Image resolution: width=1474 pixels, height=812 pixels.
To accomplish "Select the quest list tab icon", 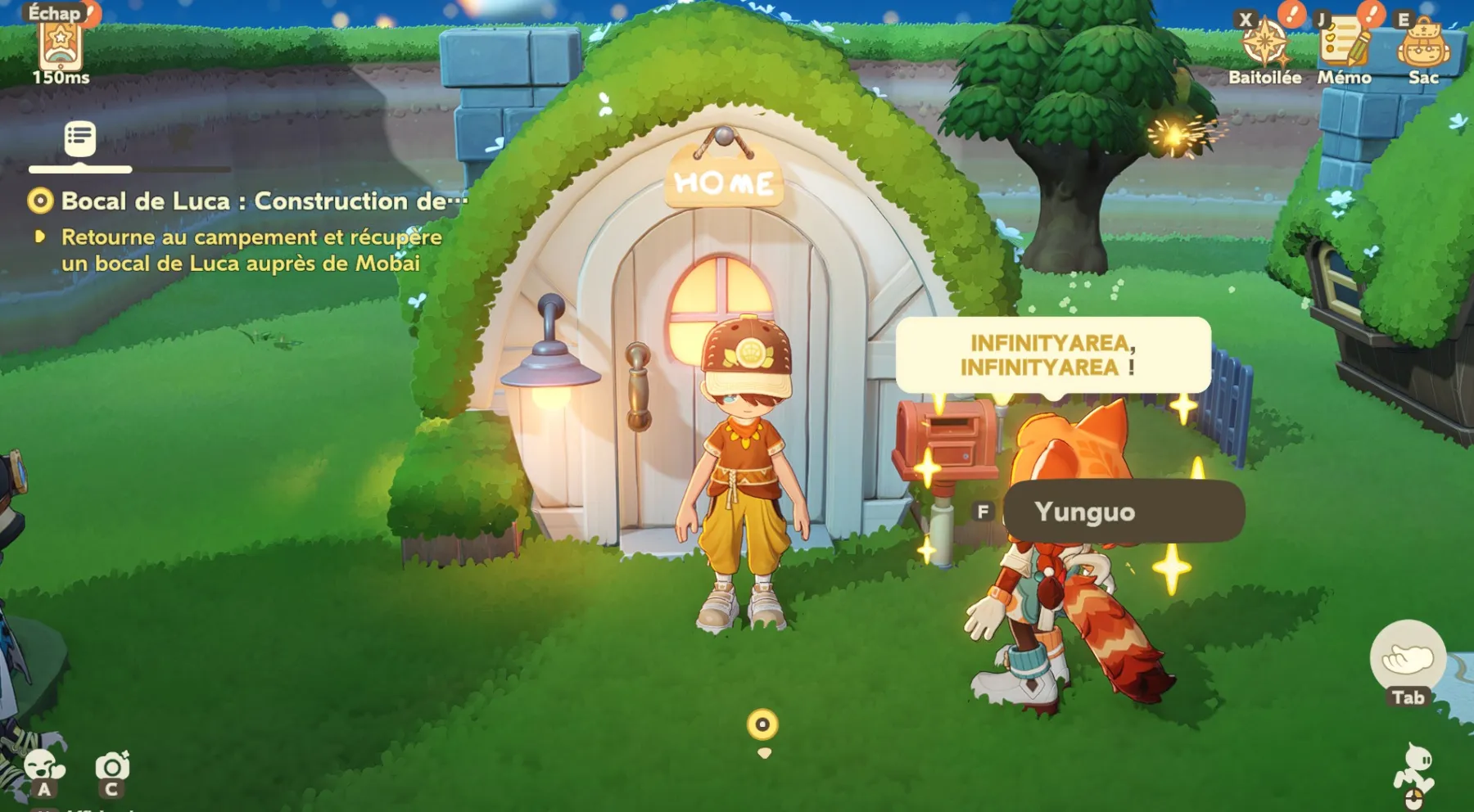I will (x=80, y=139).
